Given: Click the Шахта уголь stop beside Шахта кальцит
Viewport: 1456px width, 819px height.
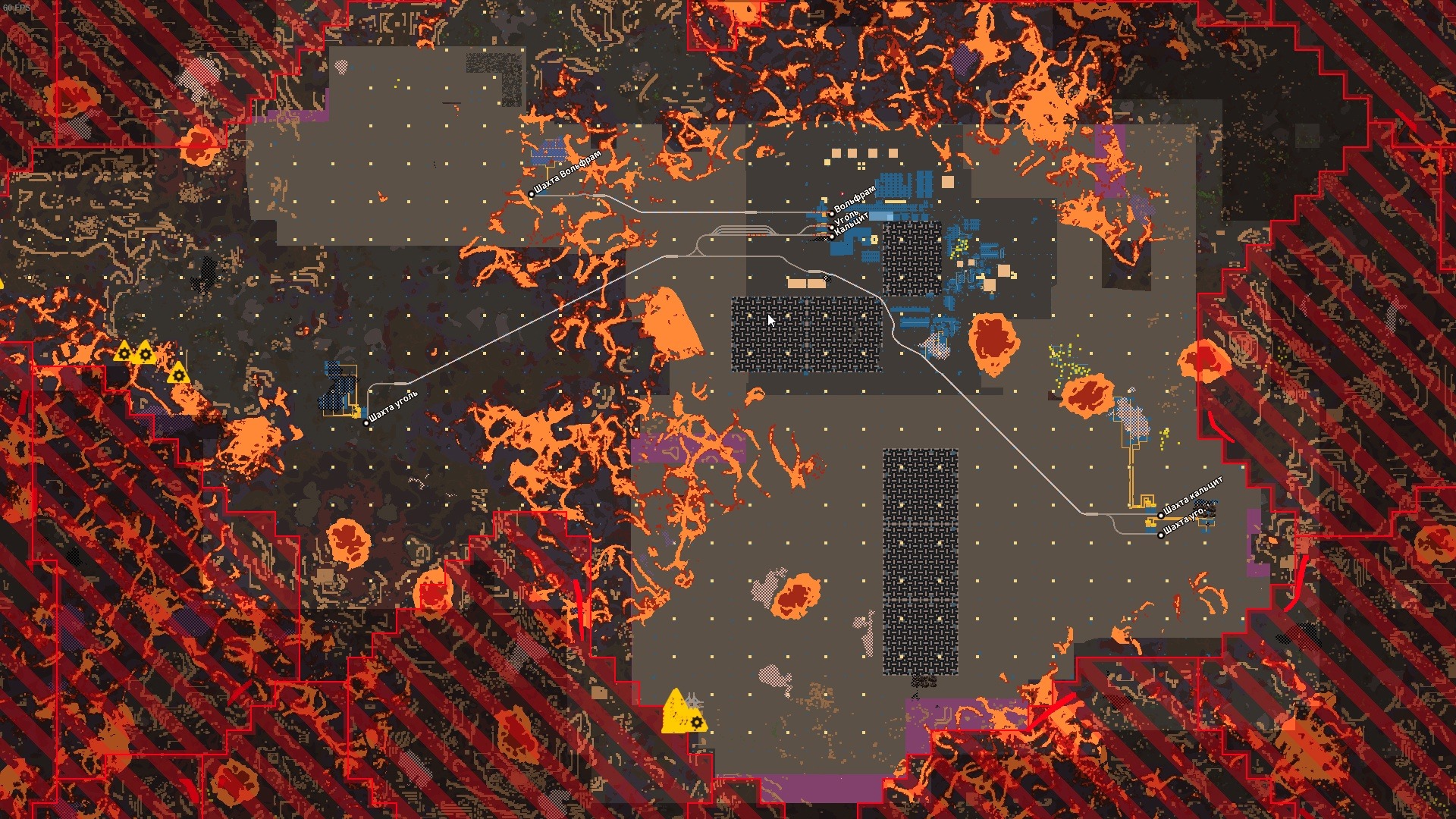Looking at the screenshot, I should (x=1160, y=535).
